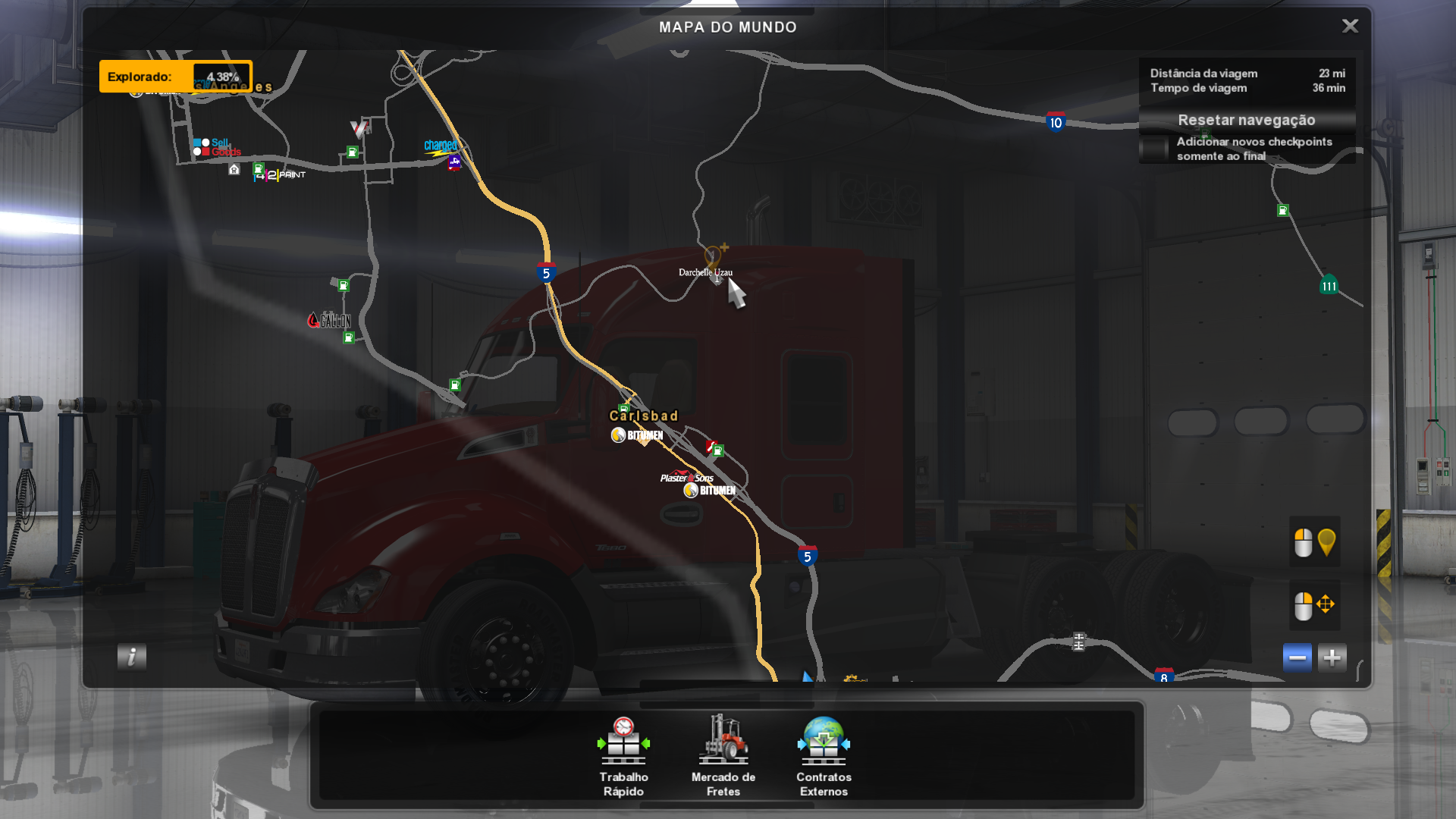Open Trabalho Rápido jobs

(x=623, y=756)
